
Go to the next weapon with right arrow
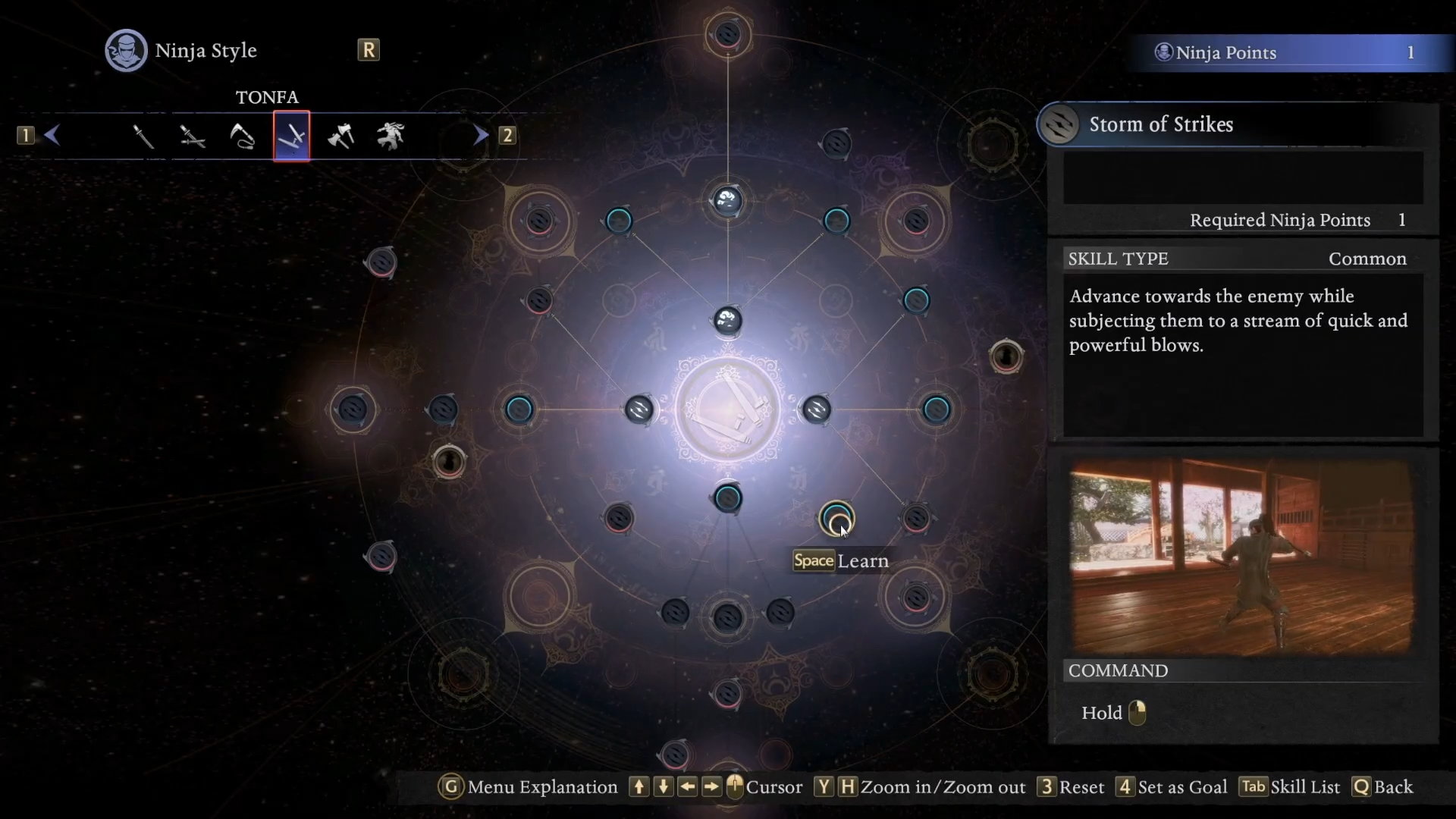click(x=481, y=136)
